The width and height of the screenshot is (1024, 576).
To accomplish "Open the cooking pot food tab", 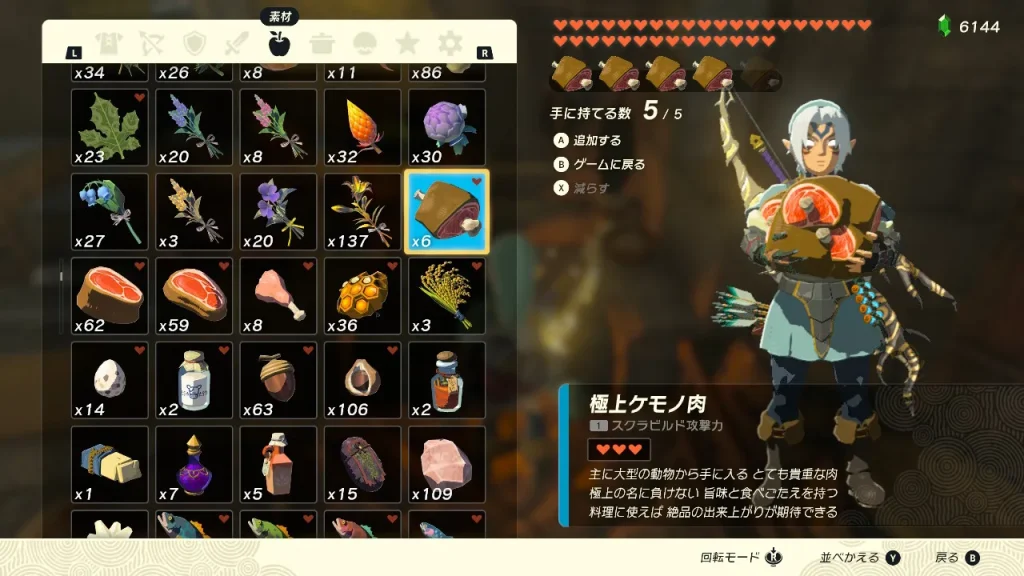I will pyautogui.click(x=322, y=43).
